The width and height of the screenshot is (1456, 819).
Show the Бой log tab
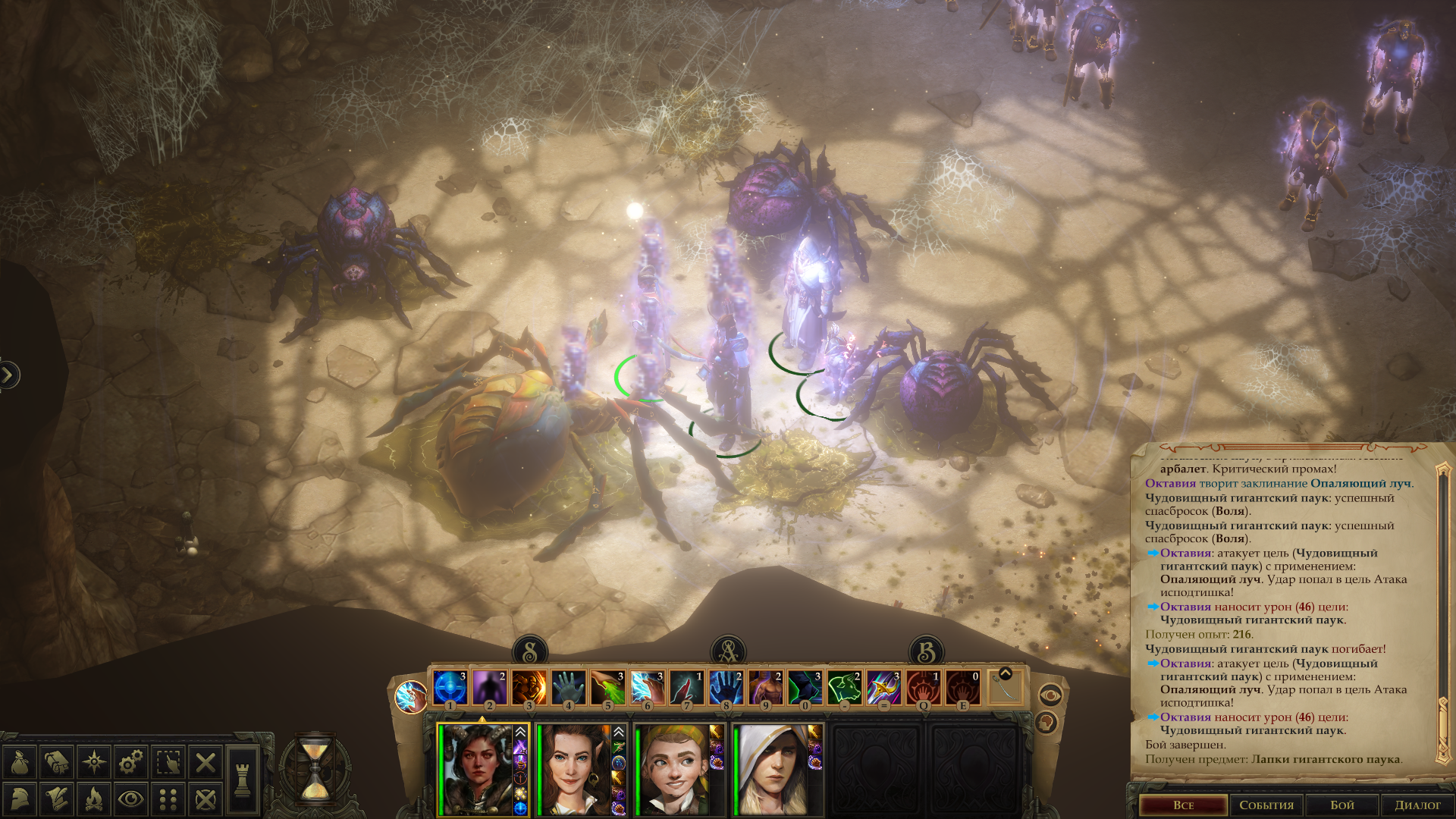coord(1341,805)
